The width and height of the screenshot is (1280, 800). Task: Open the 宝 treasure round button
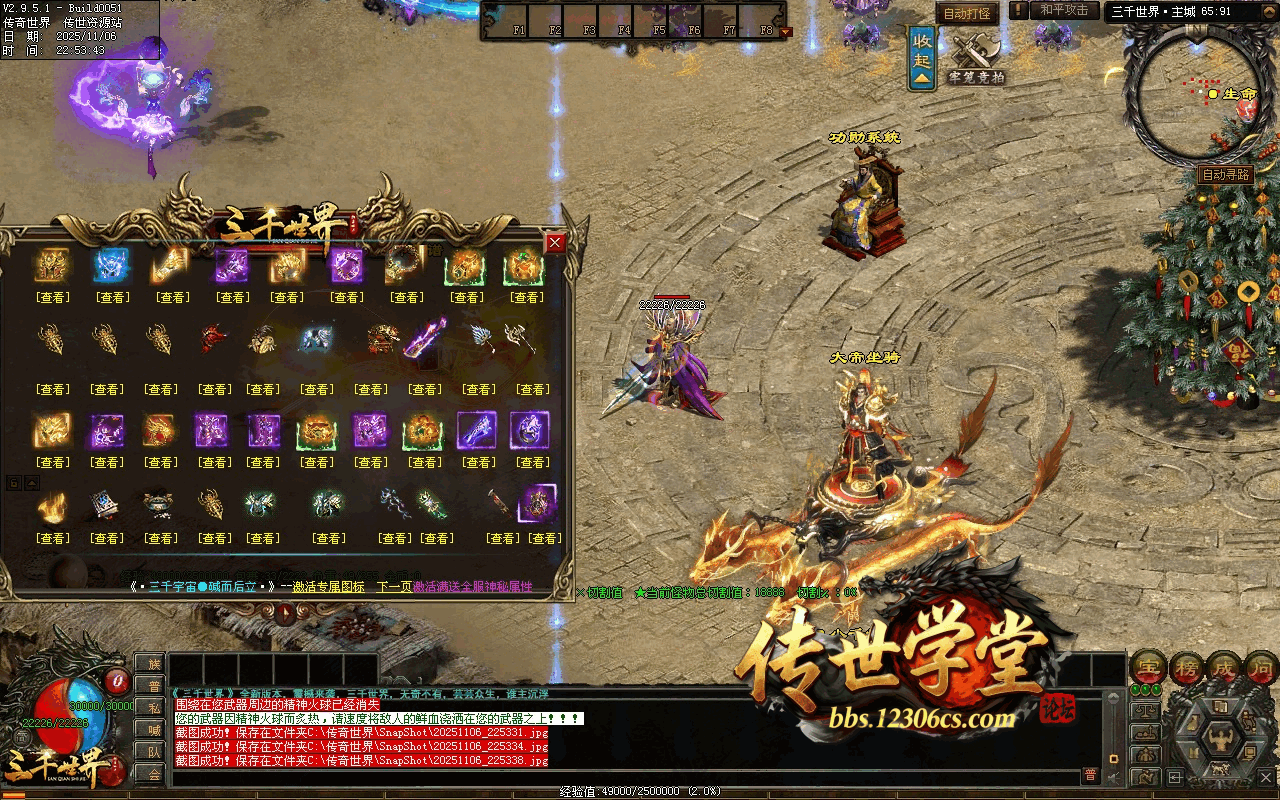coord(1148,668)
